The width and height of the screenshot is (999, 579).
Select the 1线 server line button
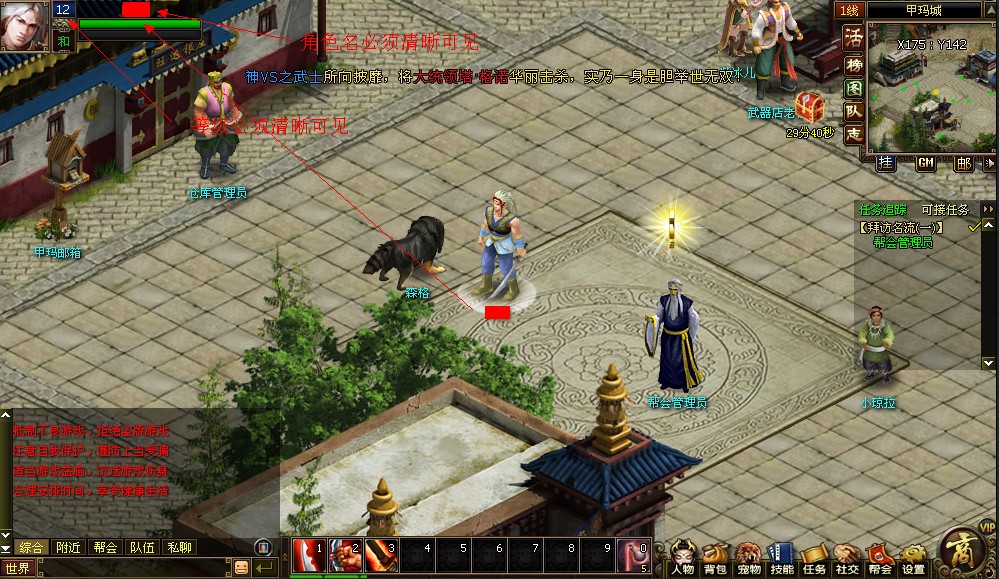click(x=849, y=10)
